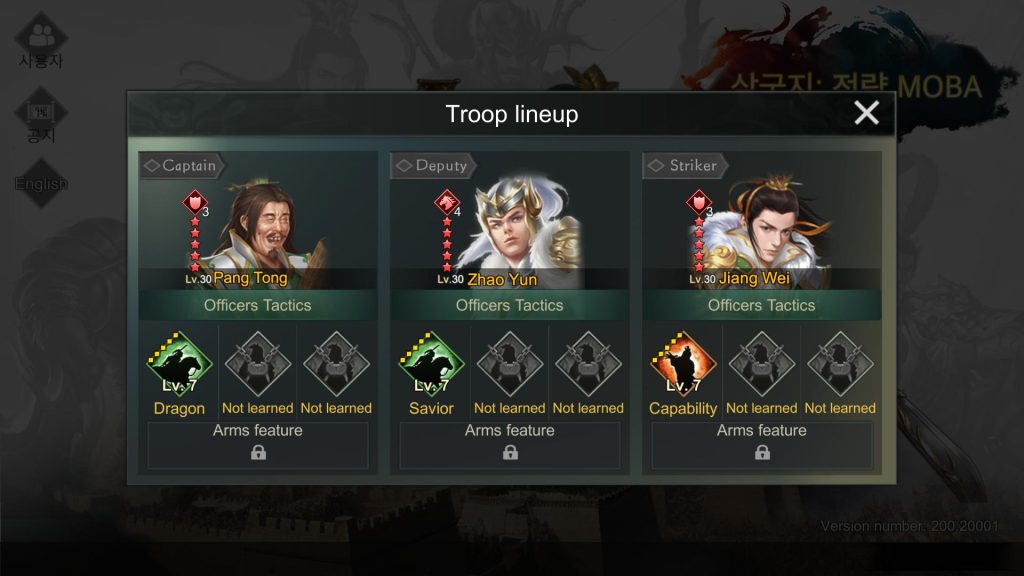
Task: Open Jiang Wei's locked Arms feature
Action: pyautogui.click(x=762, y=446)
